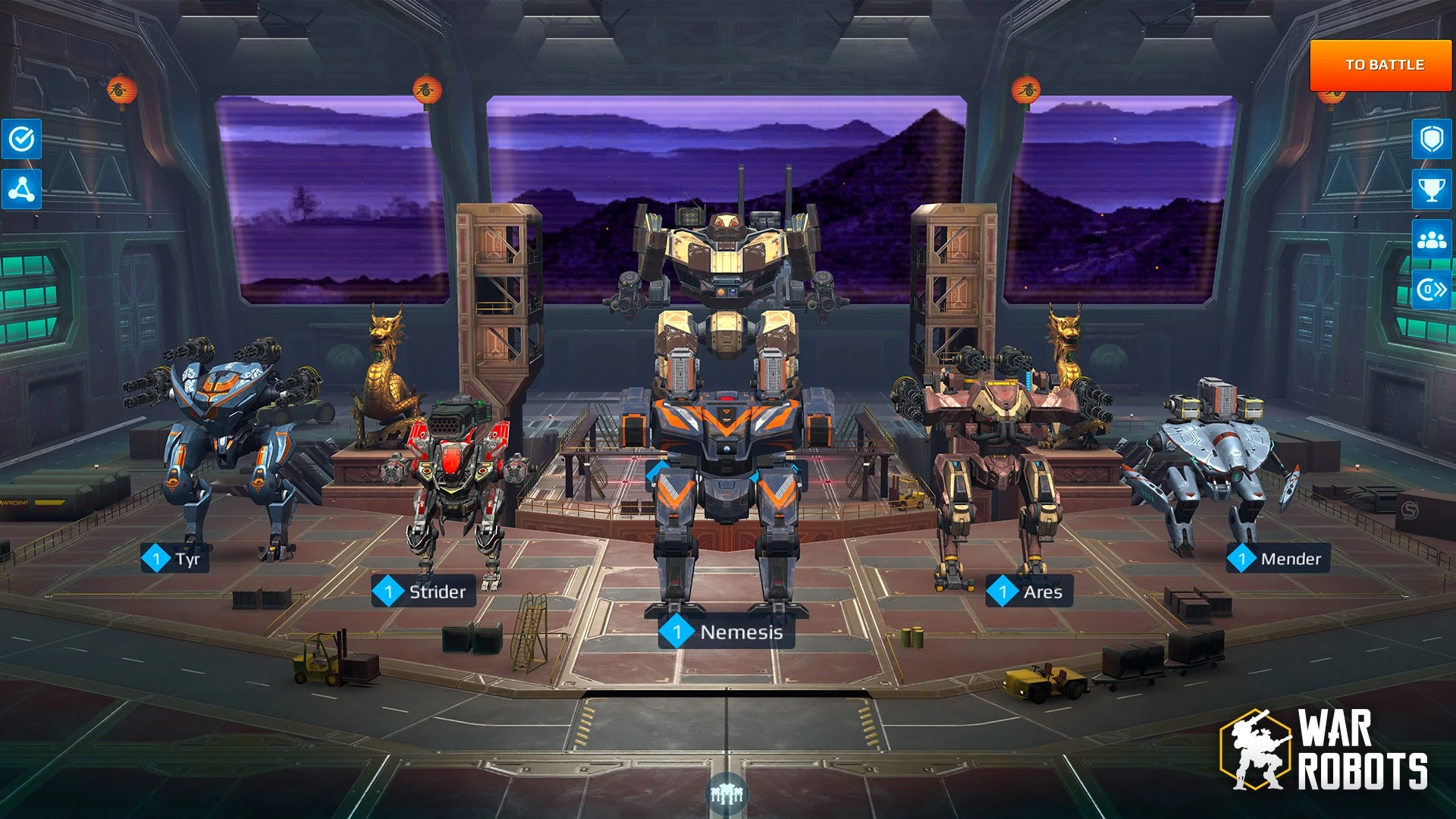
Task: Start a match with To Battle
Action: 1384,65
